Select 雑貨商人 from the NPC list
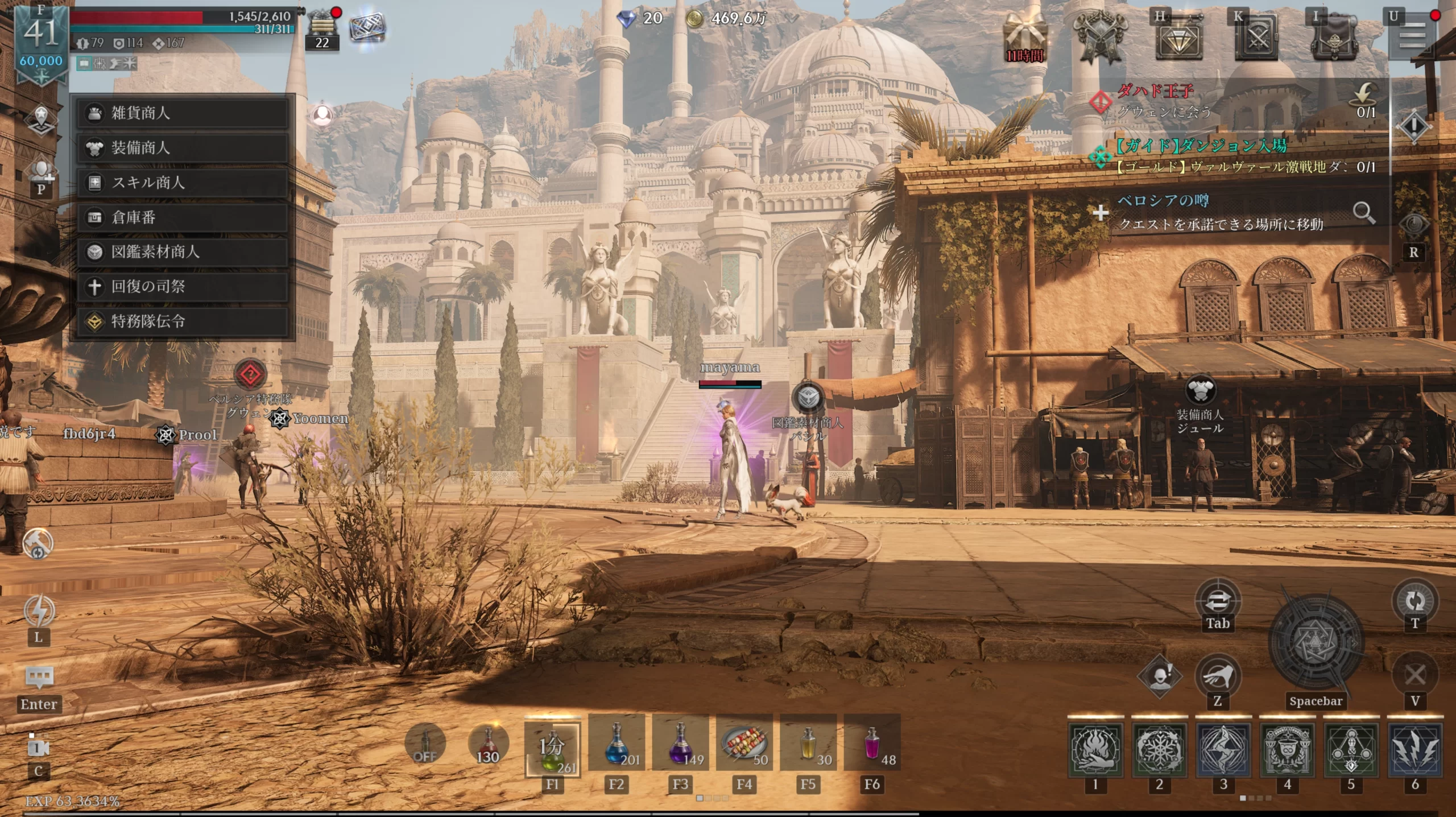Image resolution: width=1456 pixels, height=817 pixels. pos(182,113)
